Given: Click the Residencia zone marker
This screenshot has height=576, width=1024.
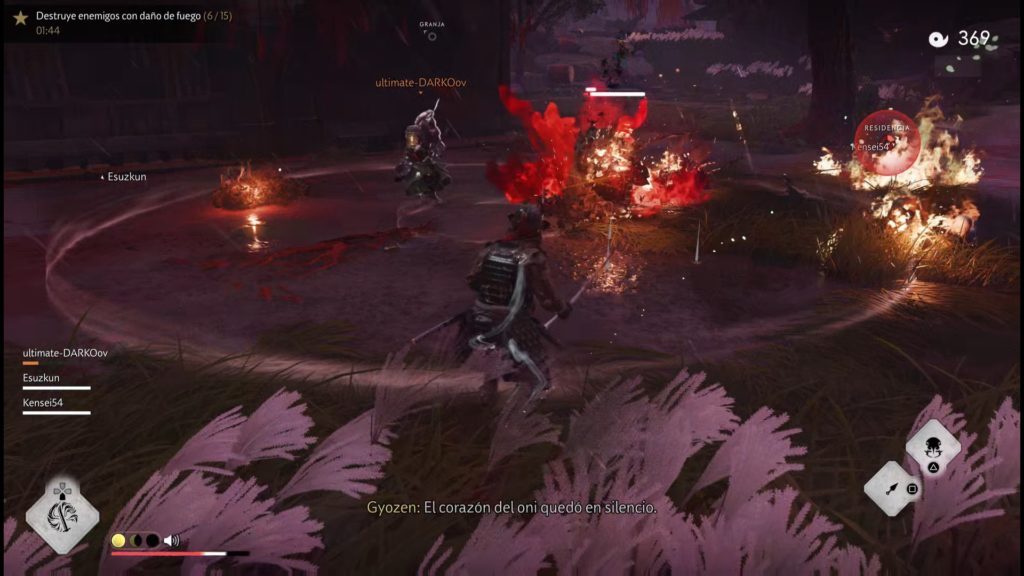Looking at the screenshot, I should click(887, 141).
